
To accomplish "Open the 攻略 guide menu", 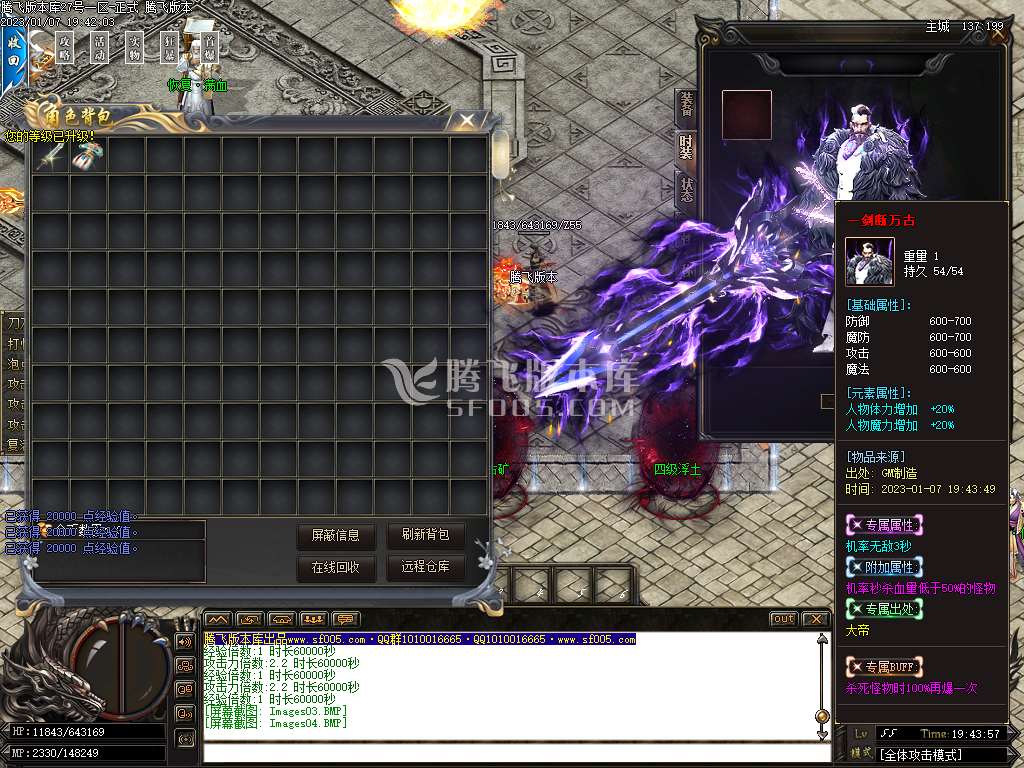I will 65,46.
